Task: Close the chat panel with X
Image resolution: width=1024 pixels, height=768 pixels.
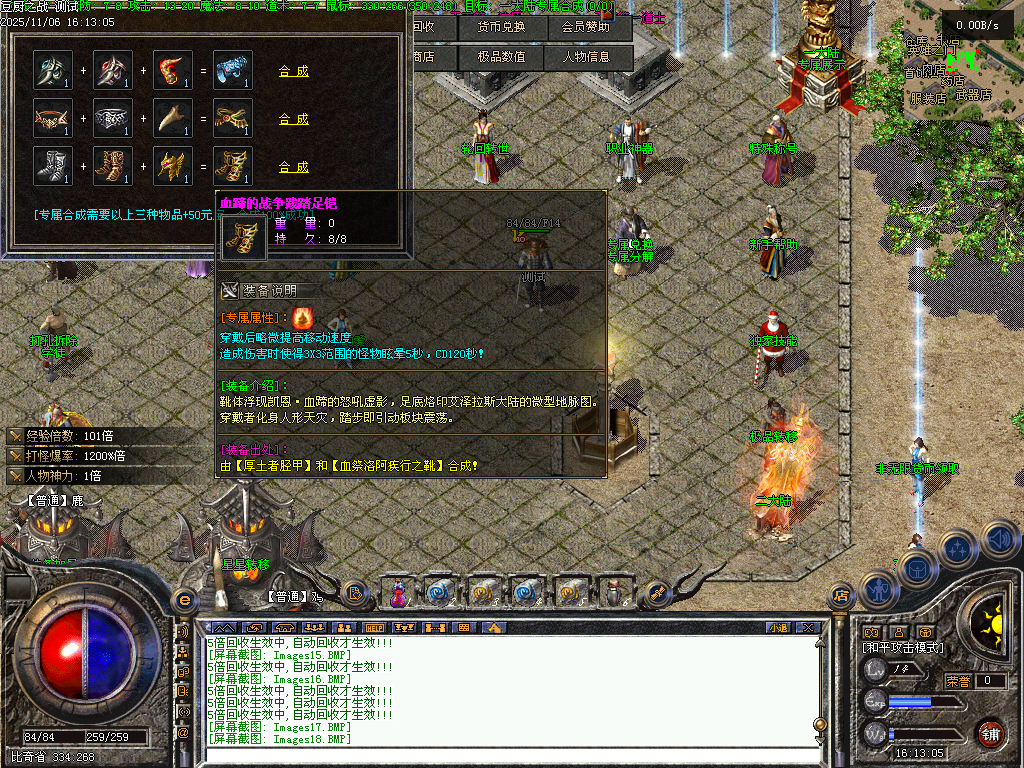Action: pyautogui.click(x=808, y=628)
